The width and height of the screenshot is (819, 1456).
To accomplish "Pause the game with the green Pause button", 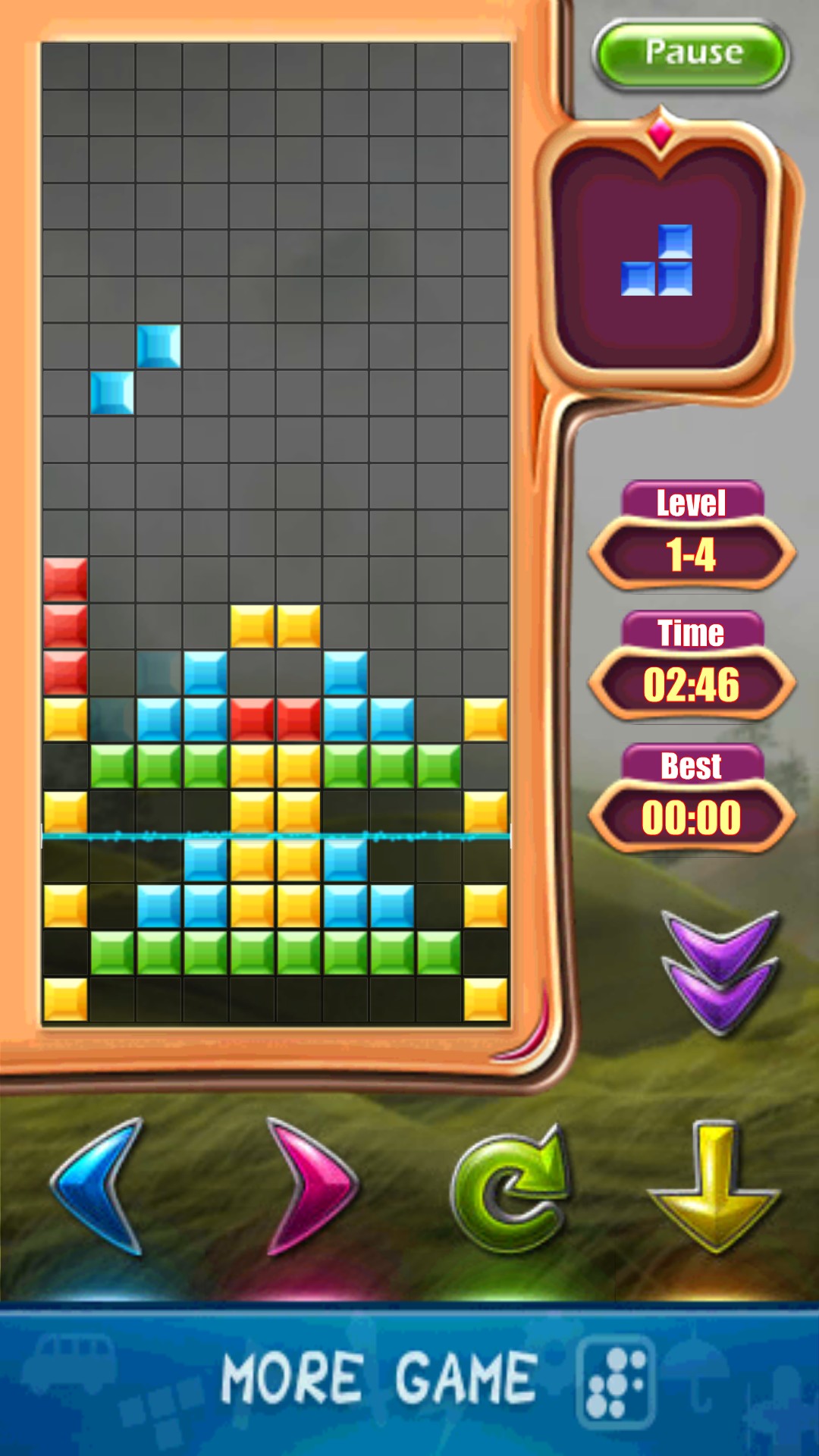I will click(692, 55).
